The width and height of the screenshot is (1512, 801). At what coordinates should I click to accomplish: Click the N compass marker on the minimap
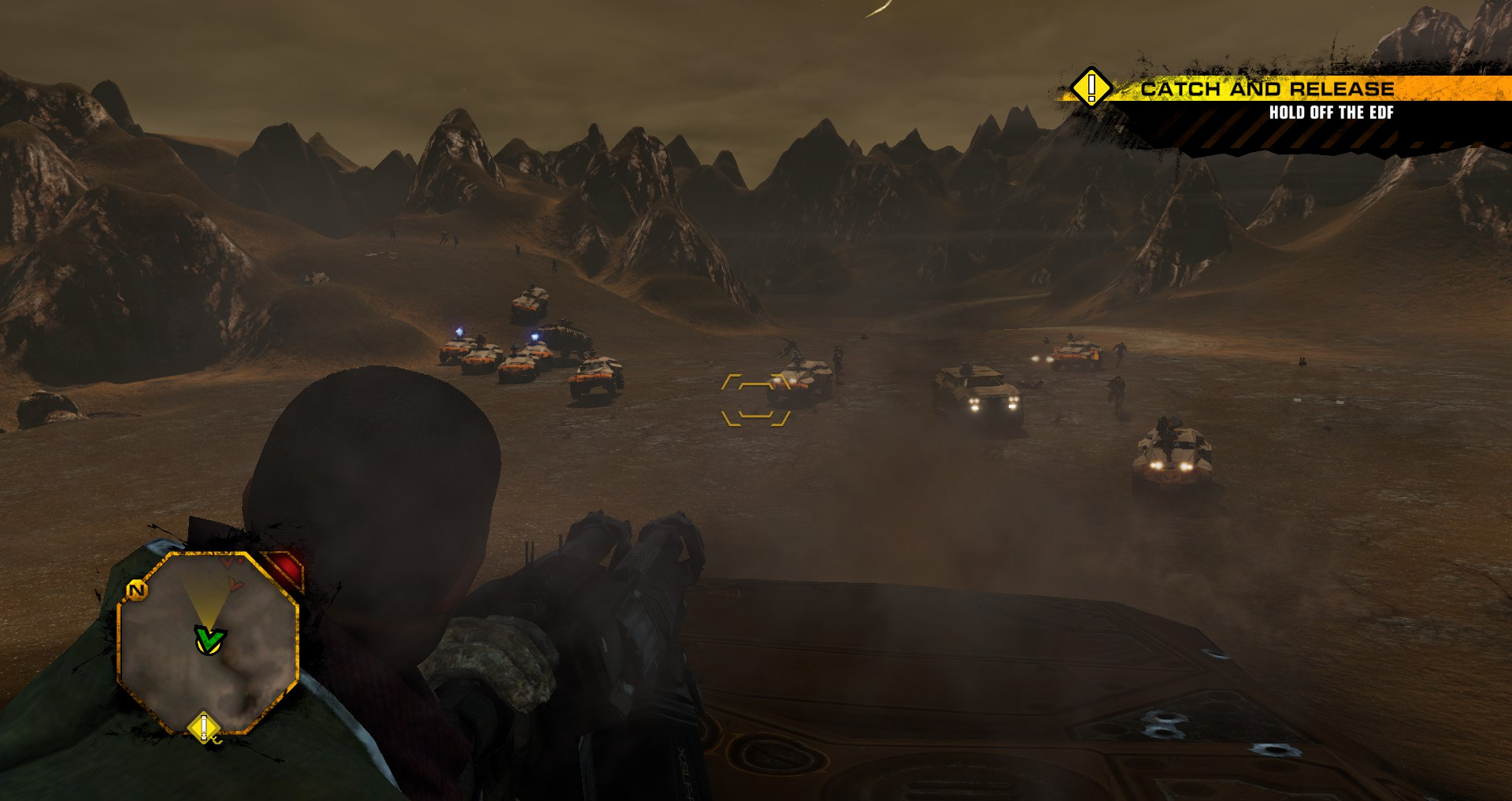[136, 590]
